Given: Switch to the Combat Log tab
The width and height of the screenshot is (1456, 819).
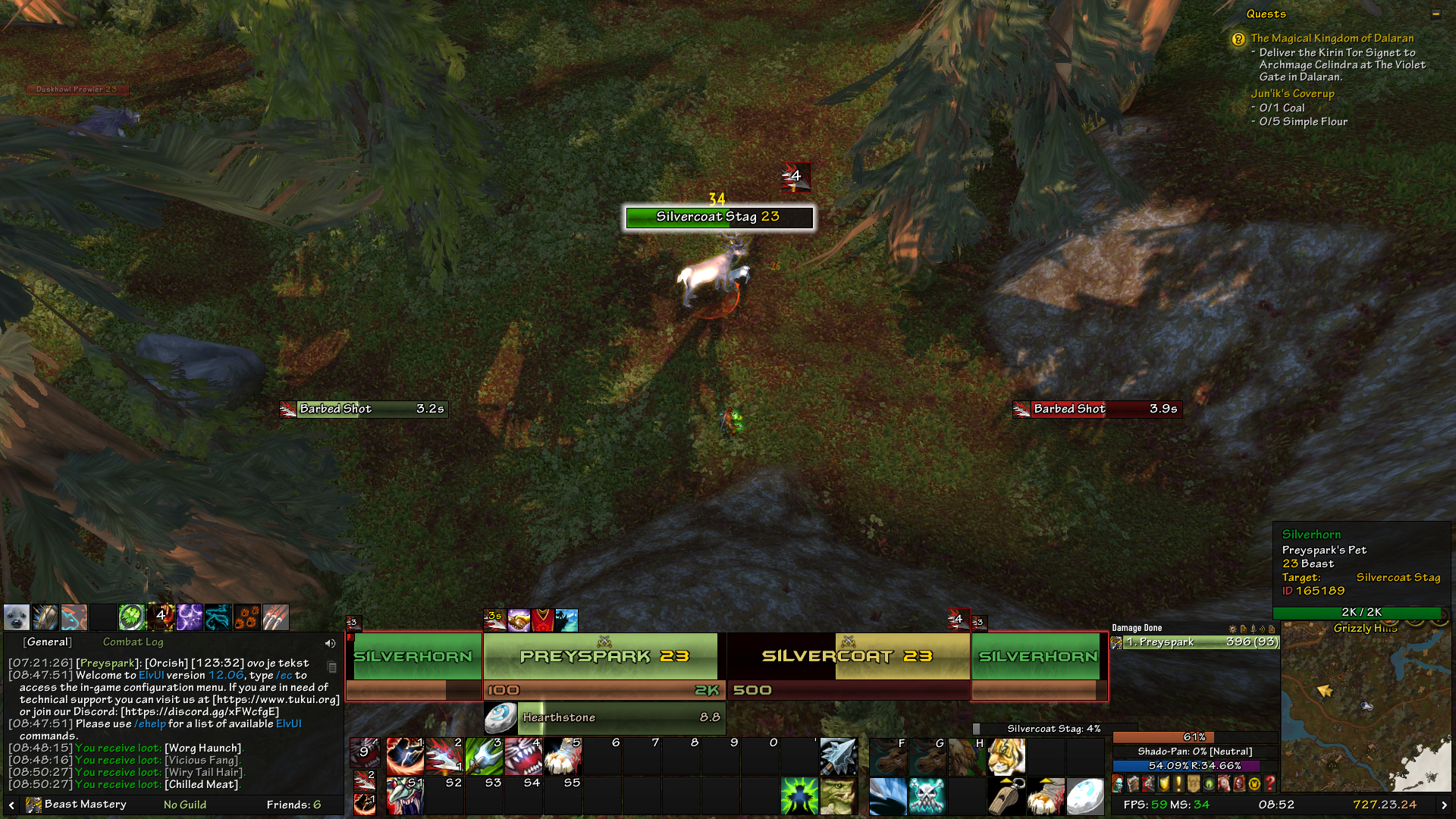Looking at the screenshot, I should pos(134,642).
